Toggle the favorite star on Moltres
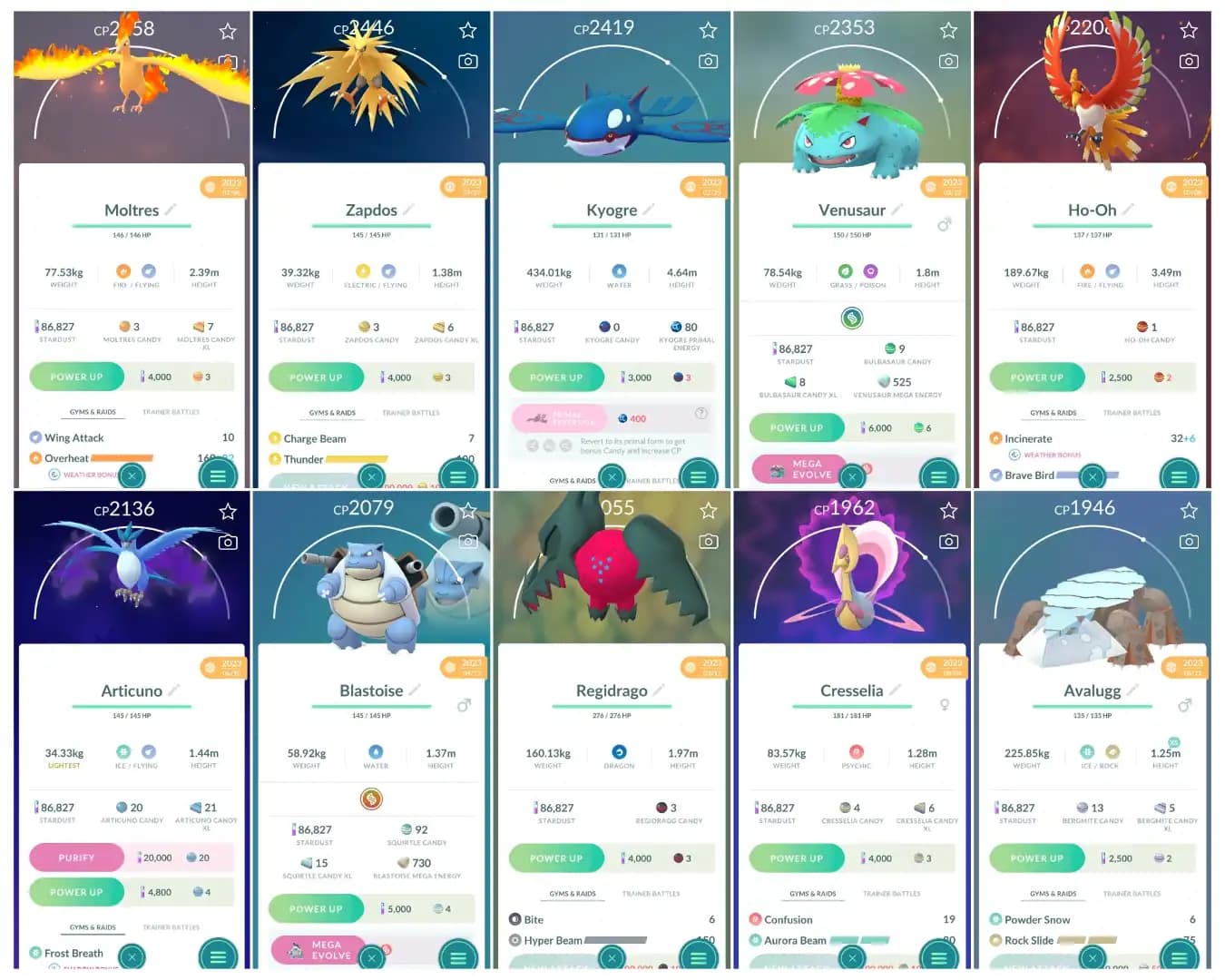The image size is (1225, 980). (228, 30)
